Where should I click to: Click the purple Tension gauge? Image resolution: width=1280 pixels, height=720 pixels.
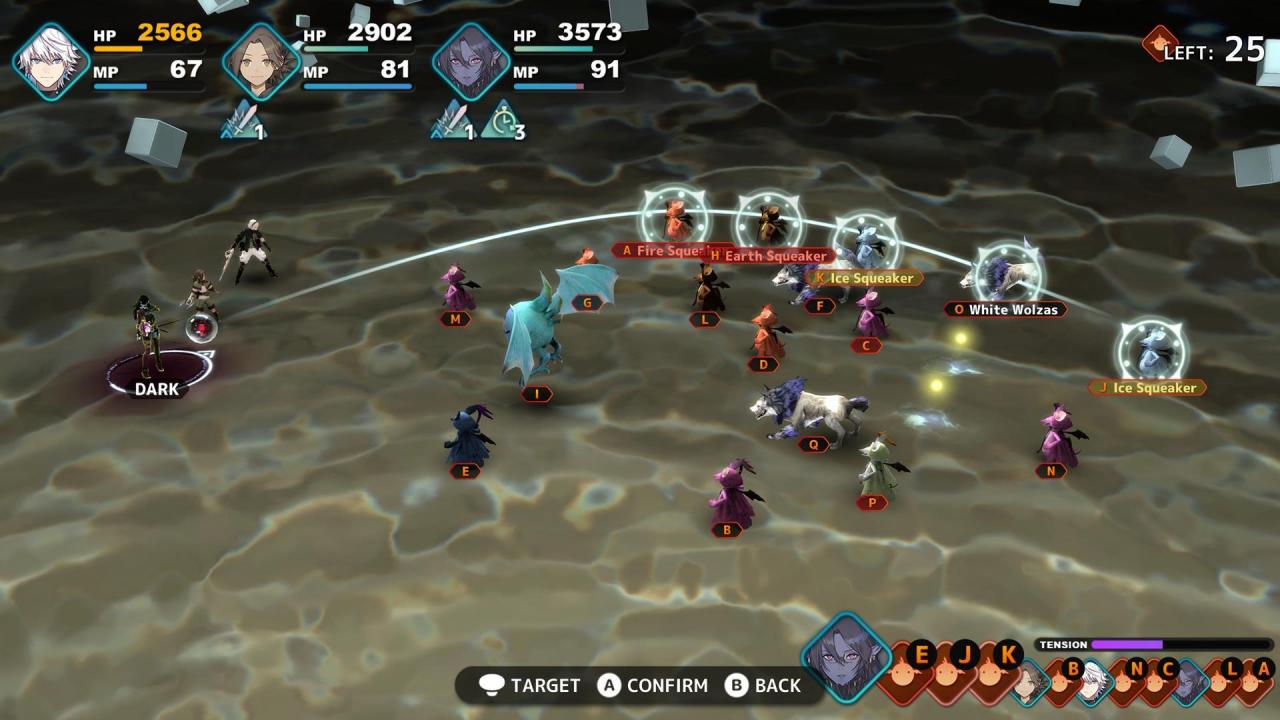tap(1127, 646)
